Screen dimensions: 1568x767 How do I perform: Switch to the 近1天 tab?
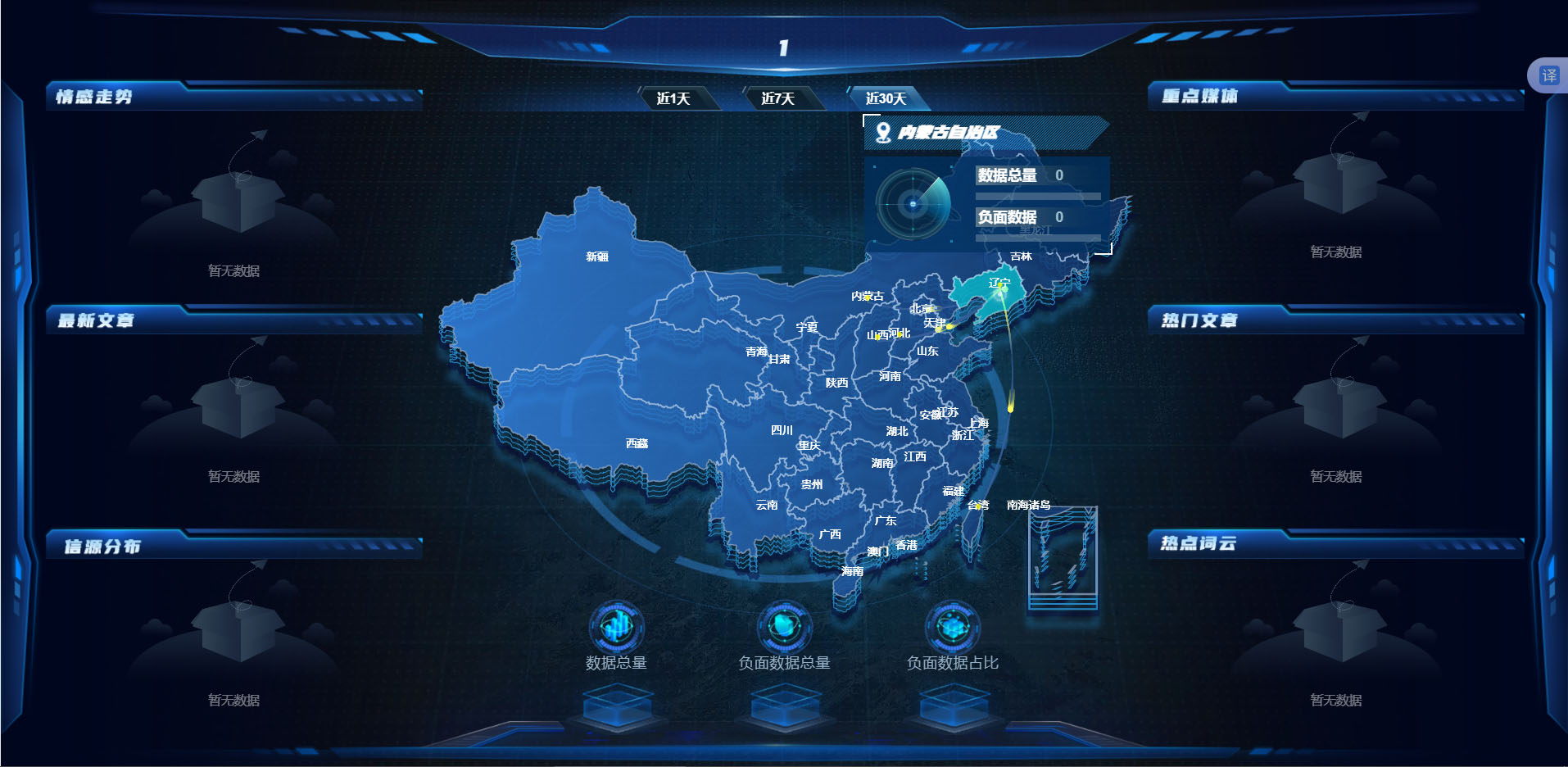coord(676,97)
